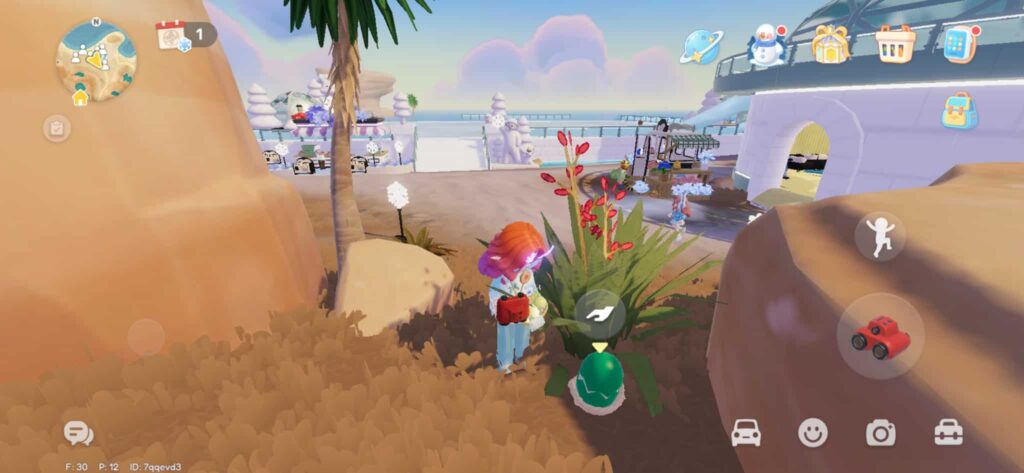Open the blue smartwatch menu
The height and width of the screenshot is (473, 1024).
(x=959, y=44)
